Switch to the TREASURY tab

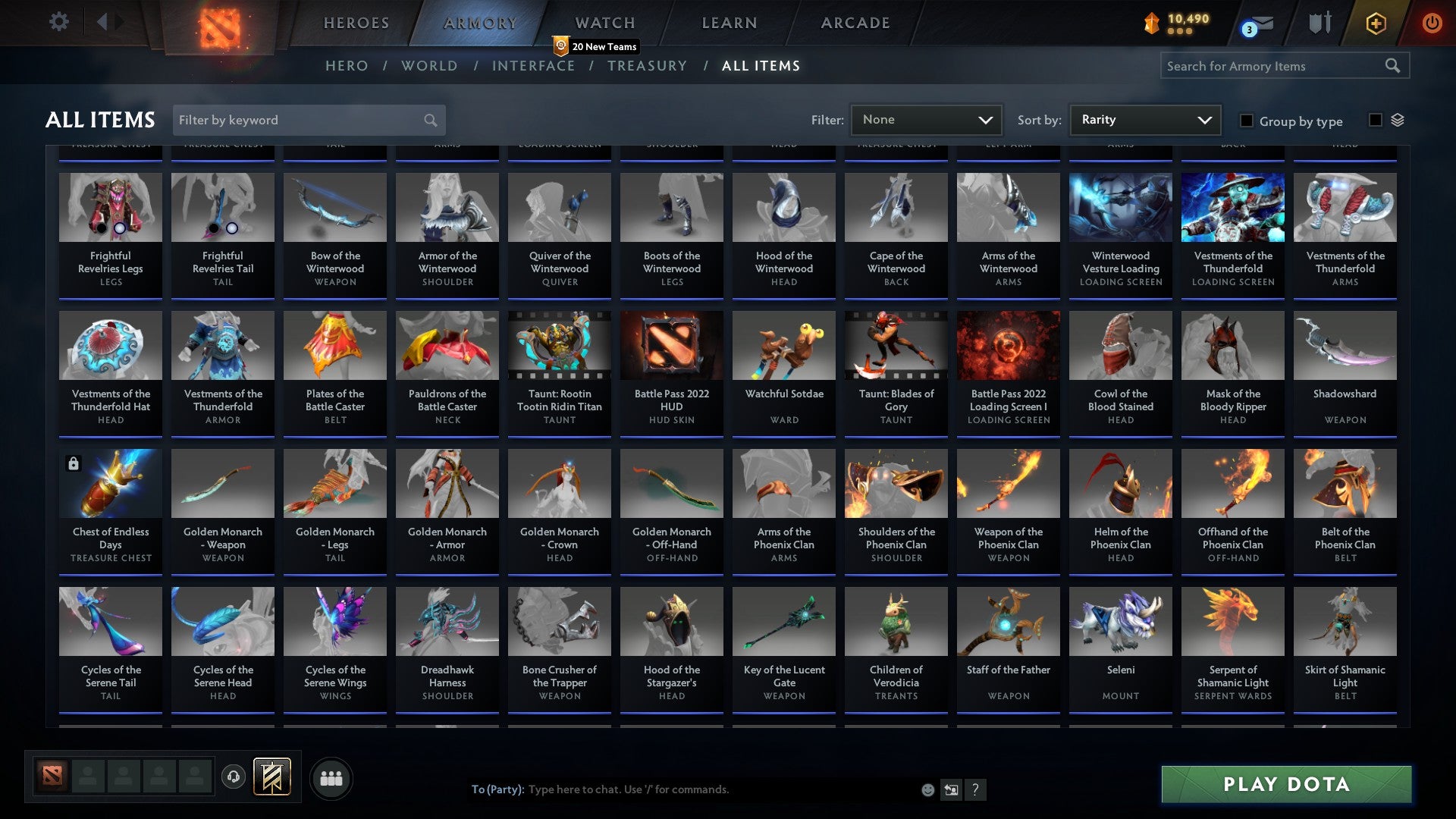648,66
